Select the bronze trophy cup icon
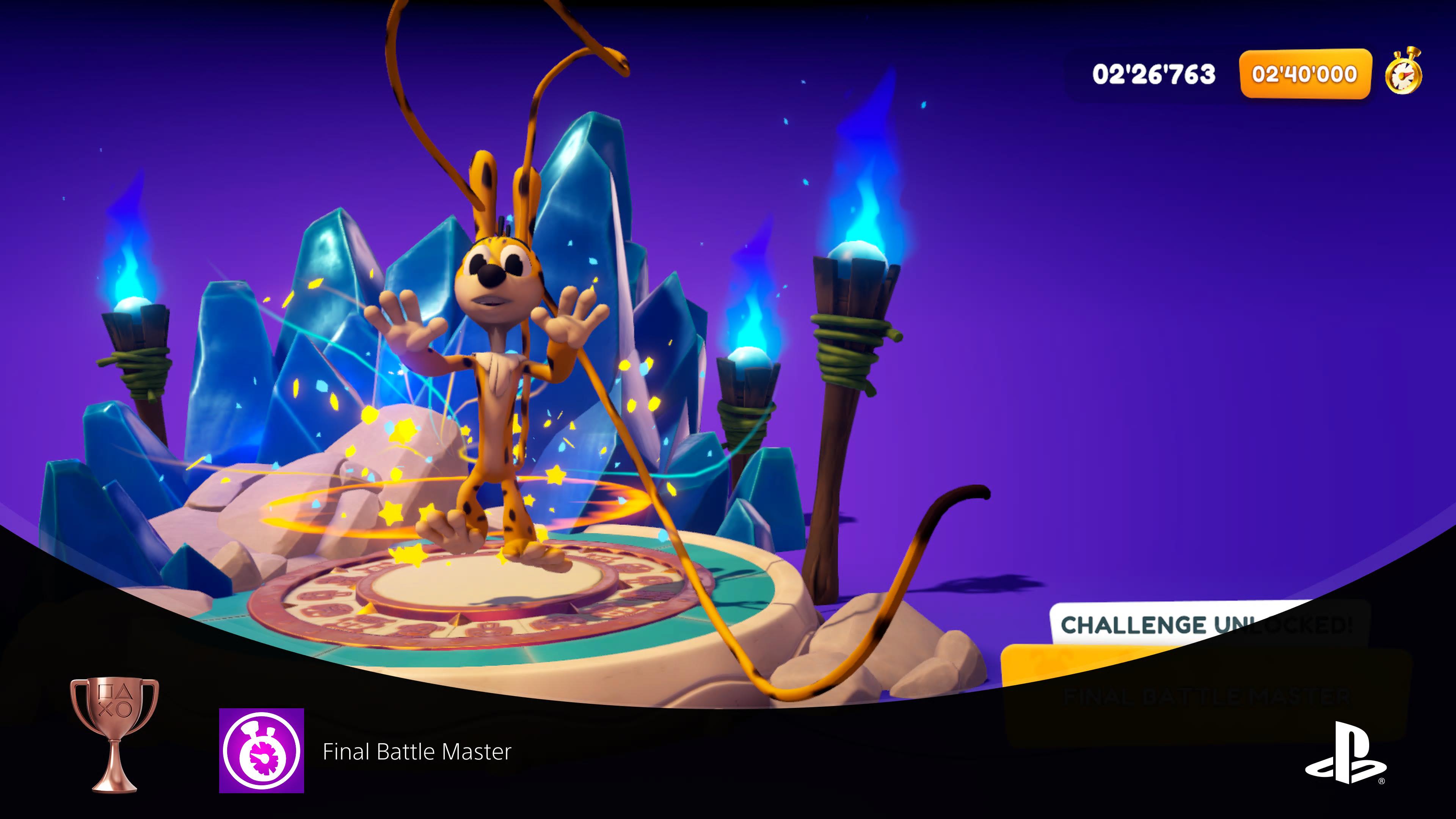Viewport: 1456px width, 819px height. coord(114,734)
